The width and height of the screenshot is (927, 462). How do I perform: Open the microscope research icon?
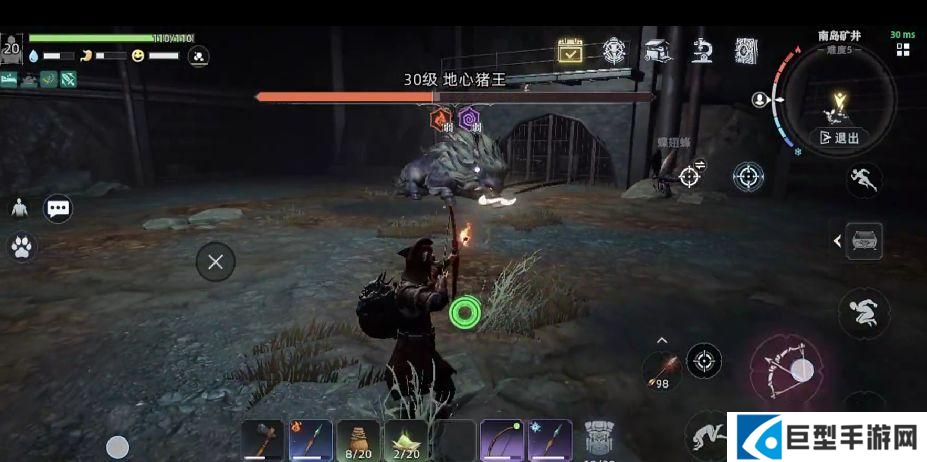pos(701,50)
